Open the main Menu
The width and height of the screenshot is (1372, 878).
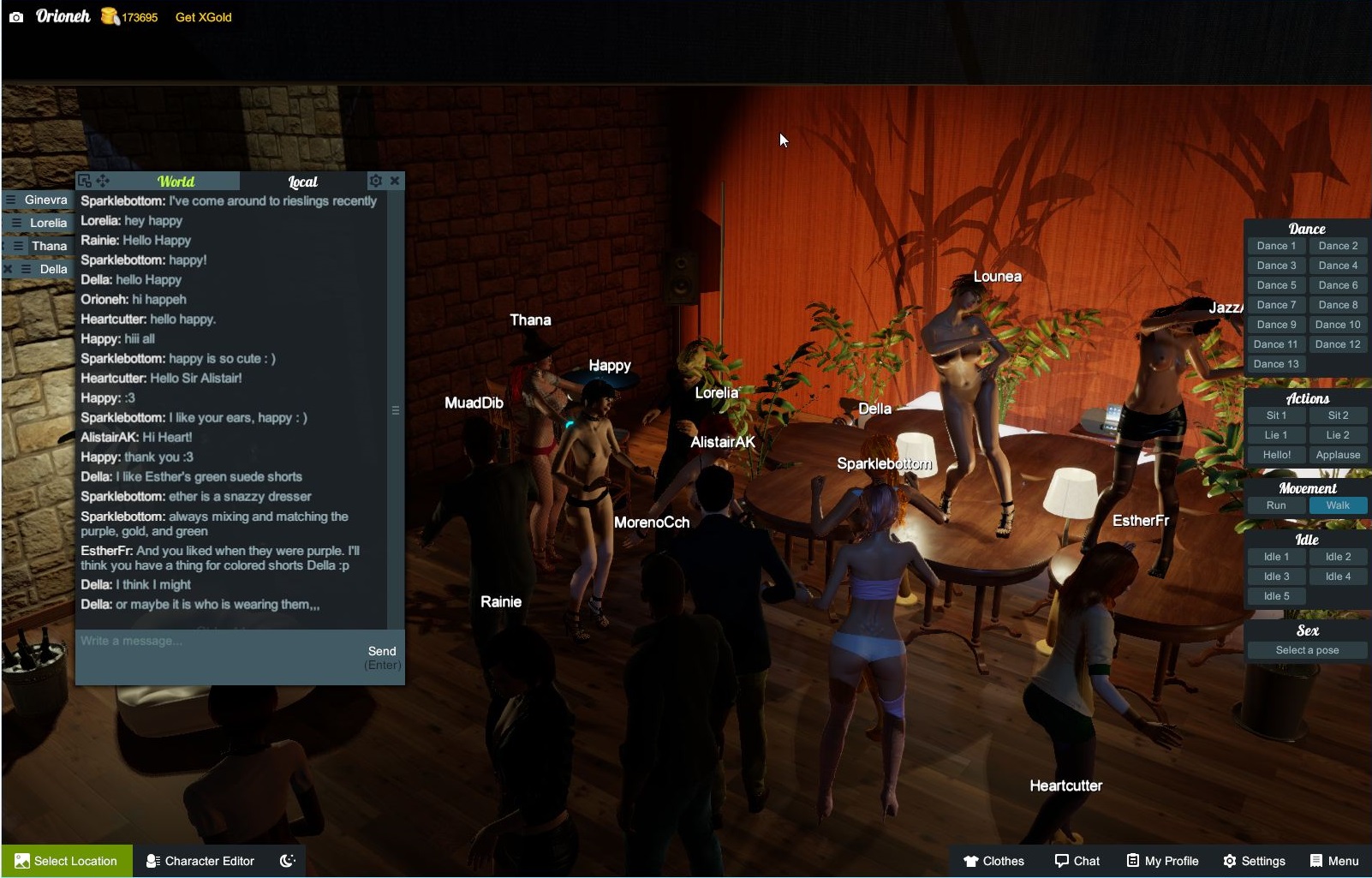(1334, 861)
